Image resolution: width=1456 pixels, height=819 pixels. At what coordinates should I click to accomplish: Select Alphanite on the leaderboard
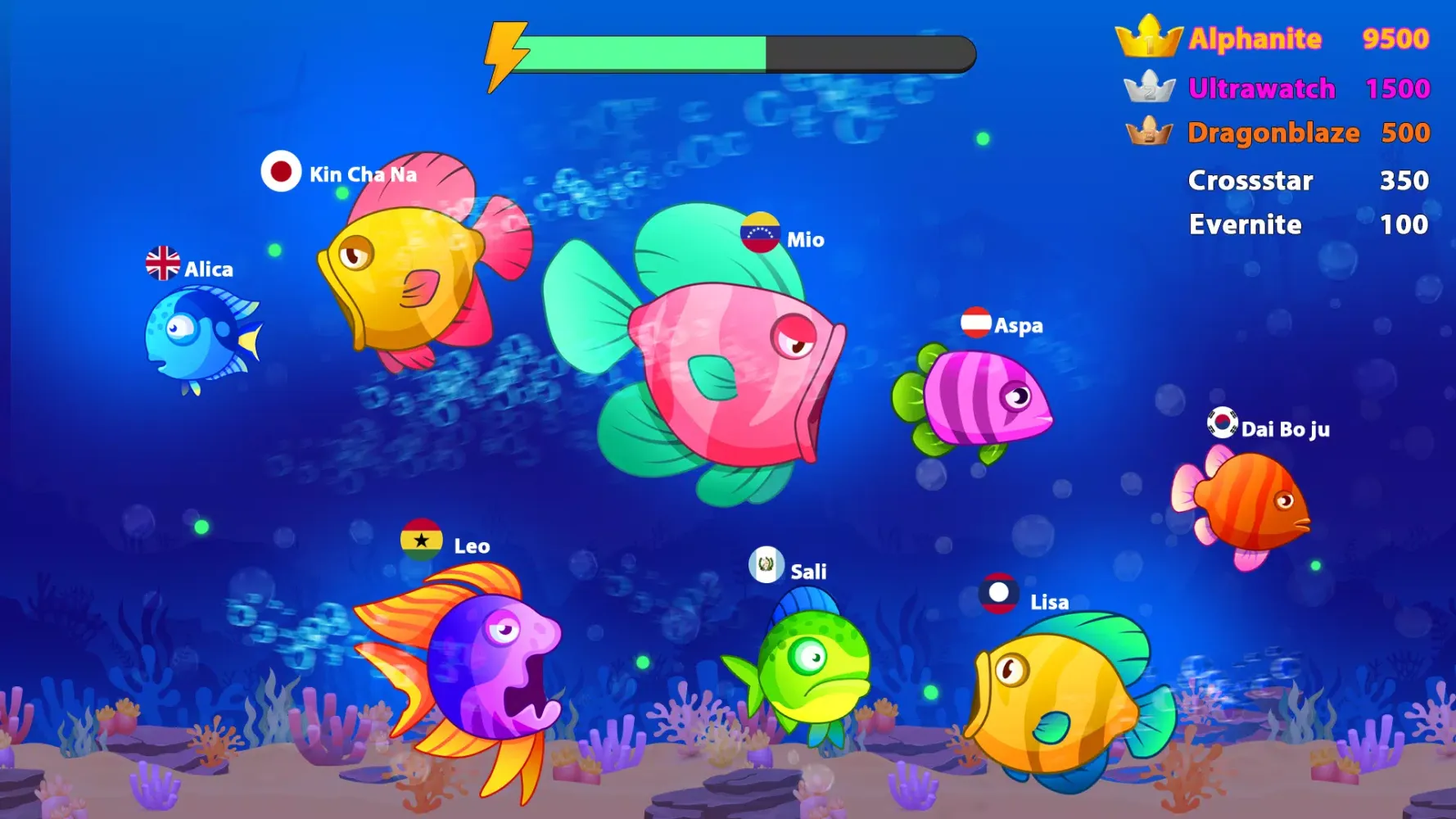click(x=1255, y=38)
